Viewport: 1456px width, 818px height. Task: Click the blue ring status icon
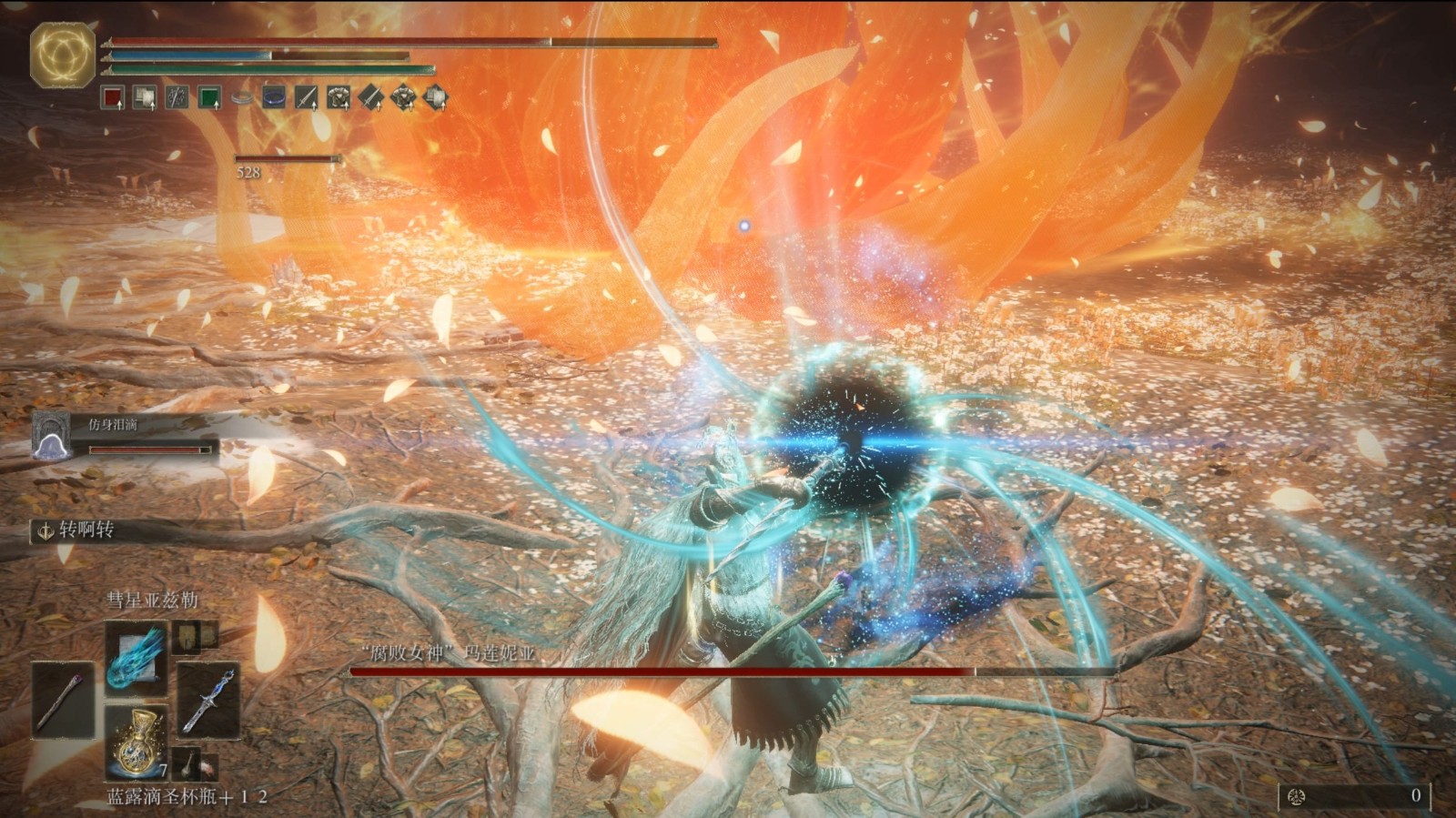(274, 97)
